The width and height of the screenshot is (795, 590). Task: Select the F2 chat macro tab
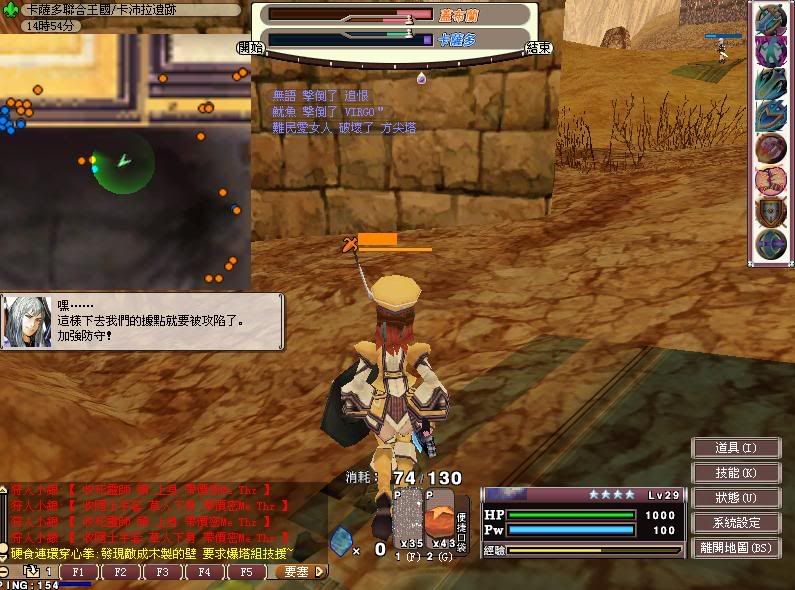[x=119, y=572]
